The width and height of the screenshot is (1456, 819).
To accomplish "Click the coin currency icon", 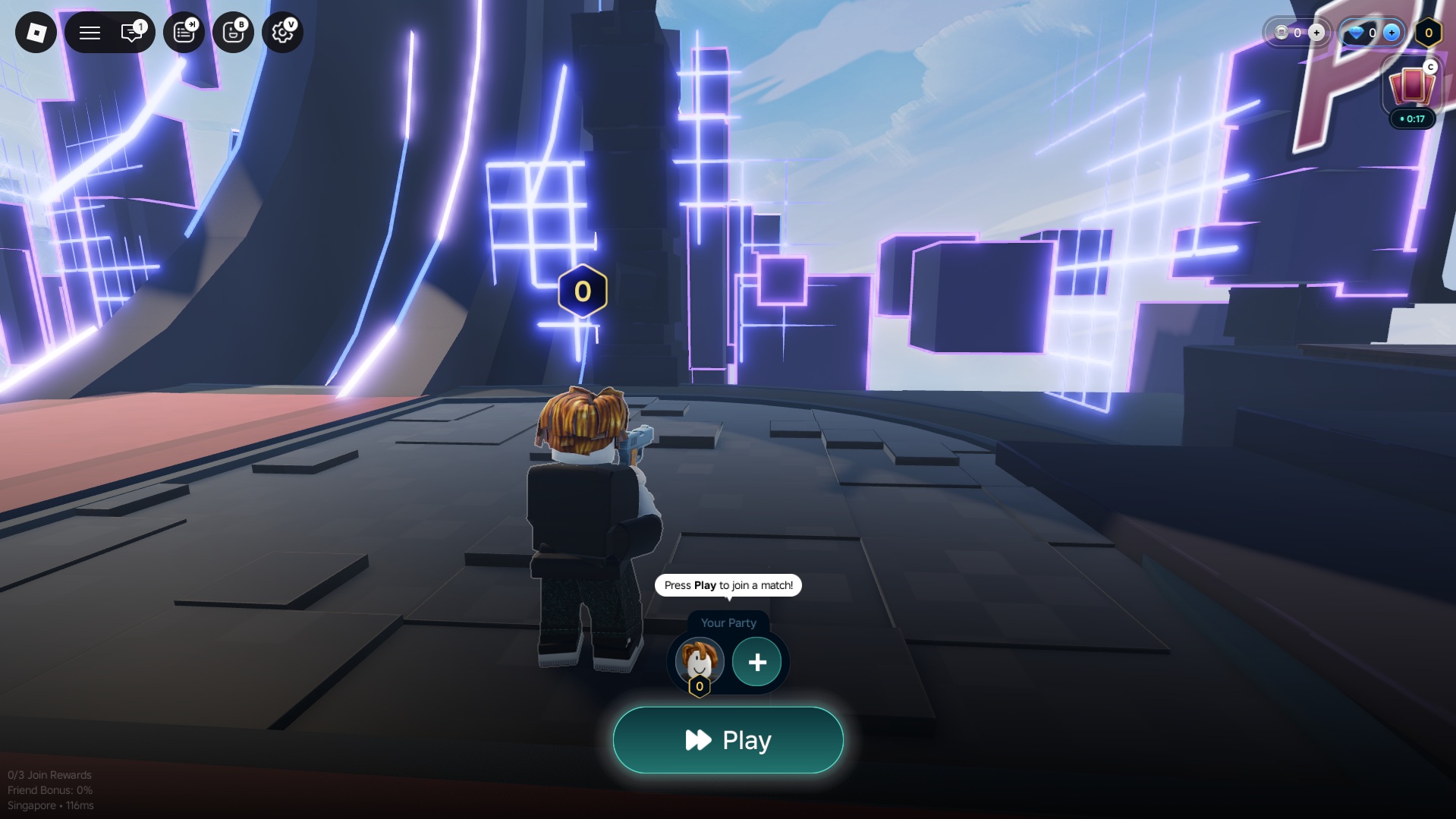I will pos(1281,33).
